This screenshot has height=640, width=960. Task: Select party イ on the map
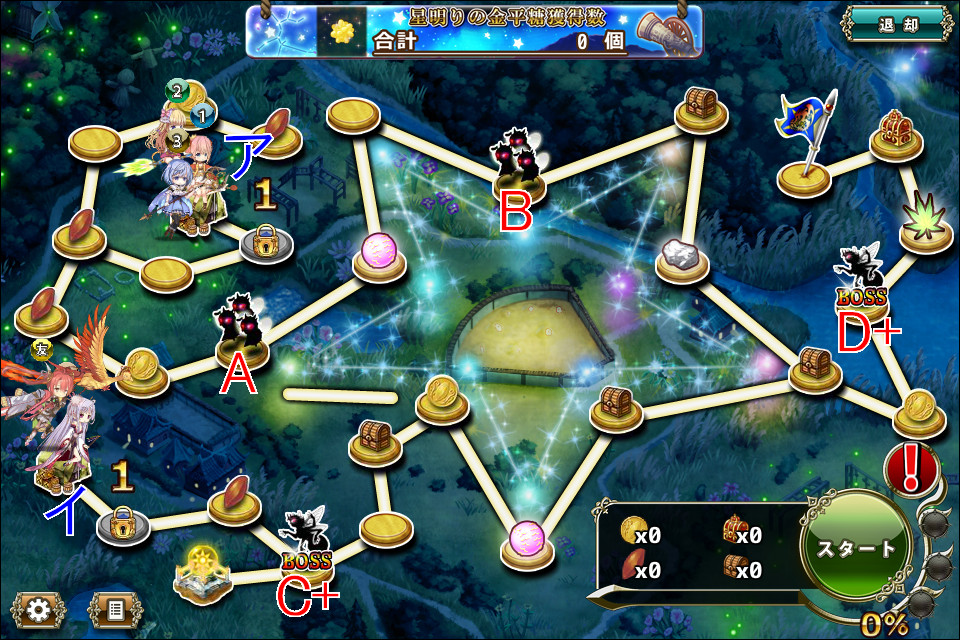[55, 430]
